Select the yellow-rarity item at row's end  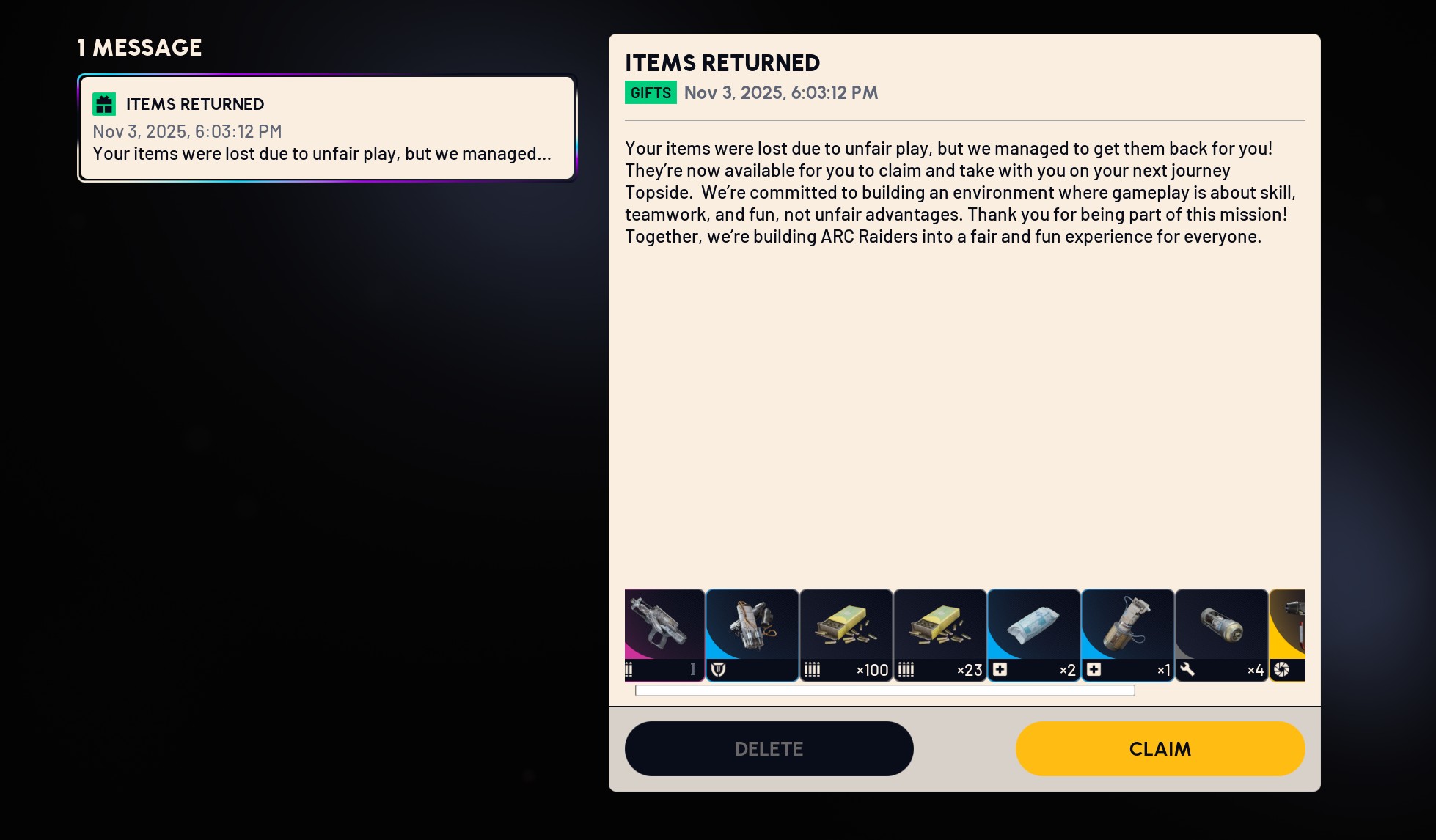coord(1289,635)
